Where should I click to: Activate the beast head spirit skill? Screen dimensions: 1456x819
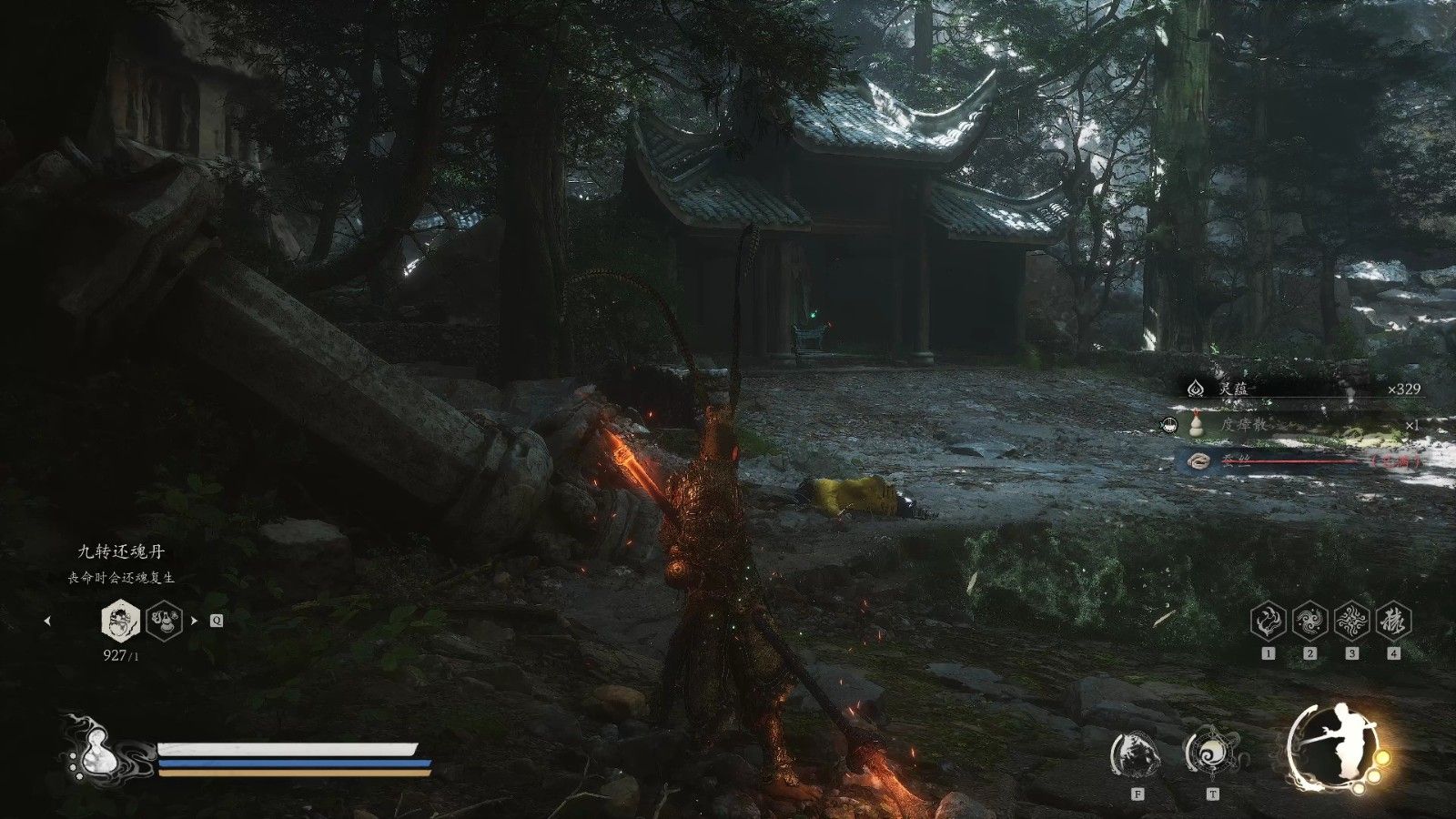point(1136,753)
